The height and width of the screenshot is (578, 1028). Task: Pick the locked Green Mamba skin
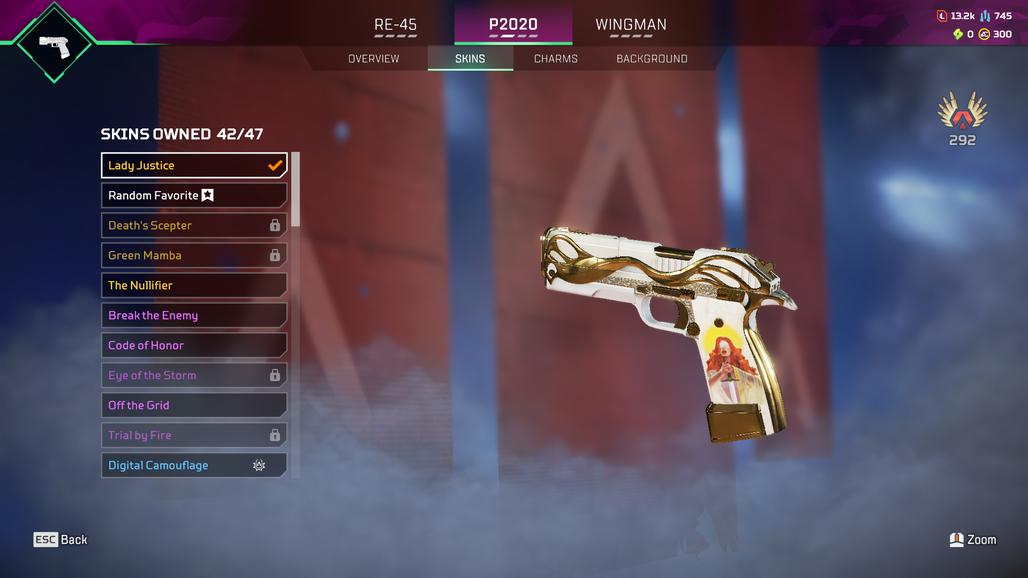click(194, 256)
